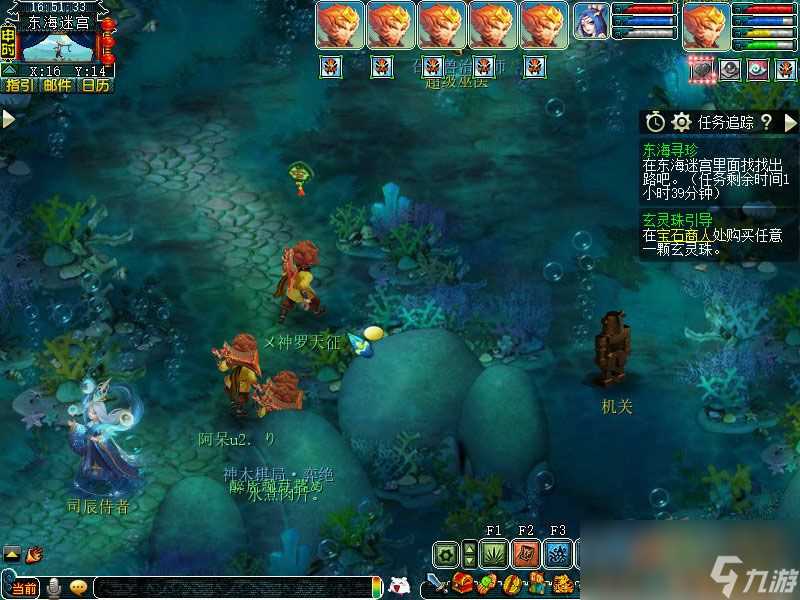Image resolution: width=800 pixels, height=600 pixels.
Task: Open the 邮件 mail button
Action: 58,86
